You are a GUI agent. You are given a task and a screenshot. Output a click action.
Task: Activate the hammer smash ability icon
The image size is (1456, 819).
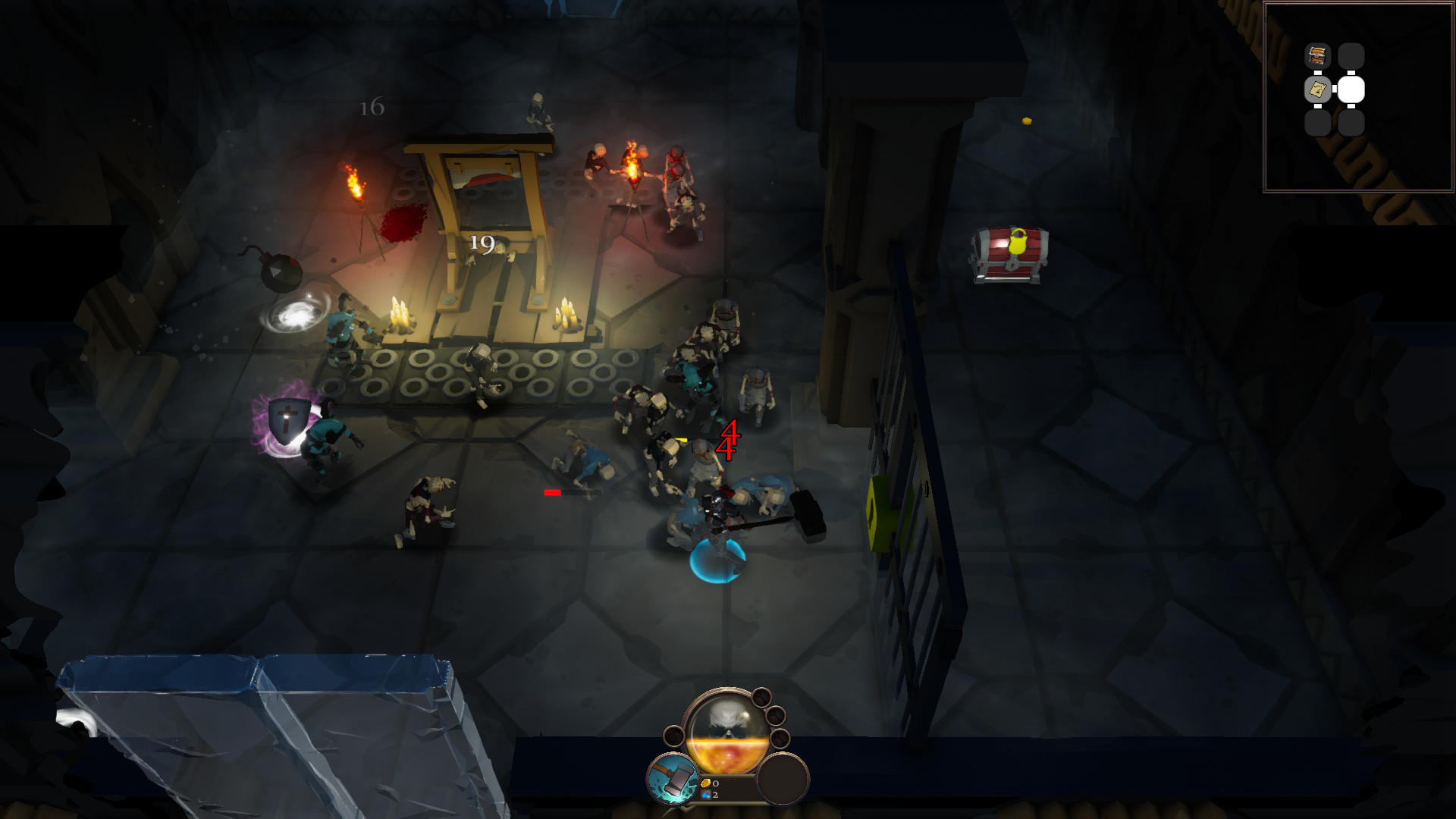tap(673, 777)
